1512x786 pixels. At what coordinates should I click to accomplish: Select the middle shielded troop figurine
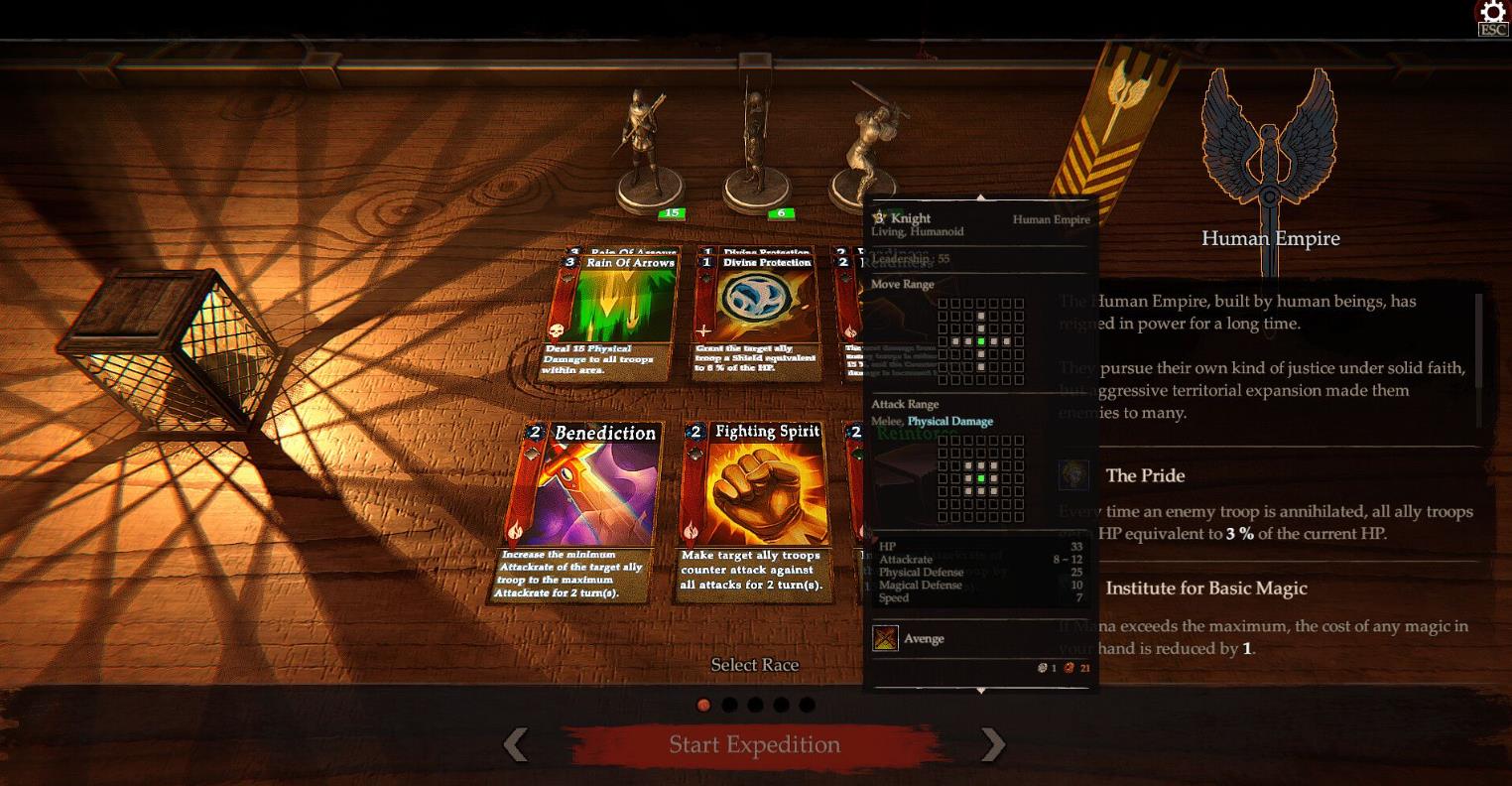(x=756, y=149)
